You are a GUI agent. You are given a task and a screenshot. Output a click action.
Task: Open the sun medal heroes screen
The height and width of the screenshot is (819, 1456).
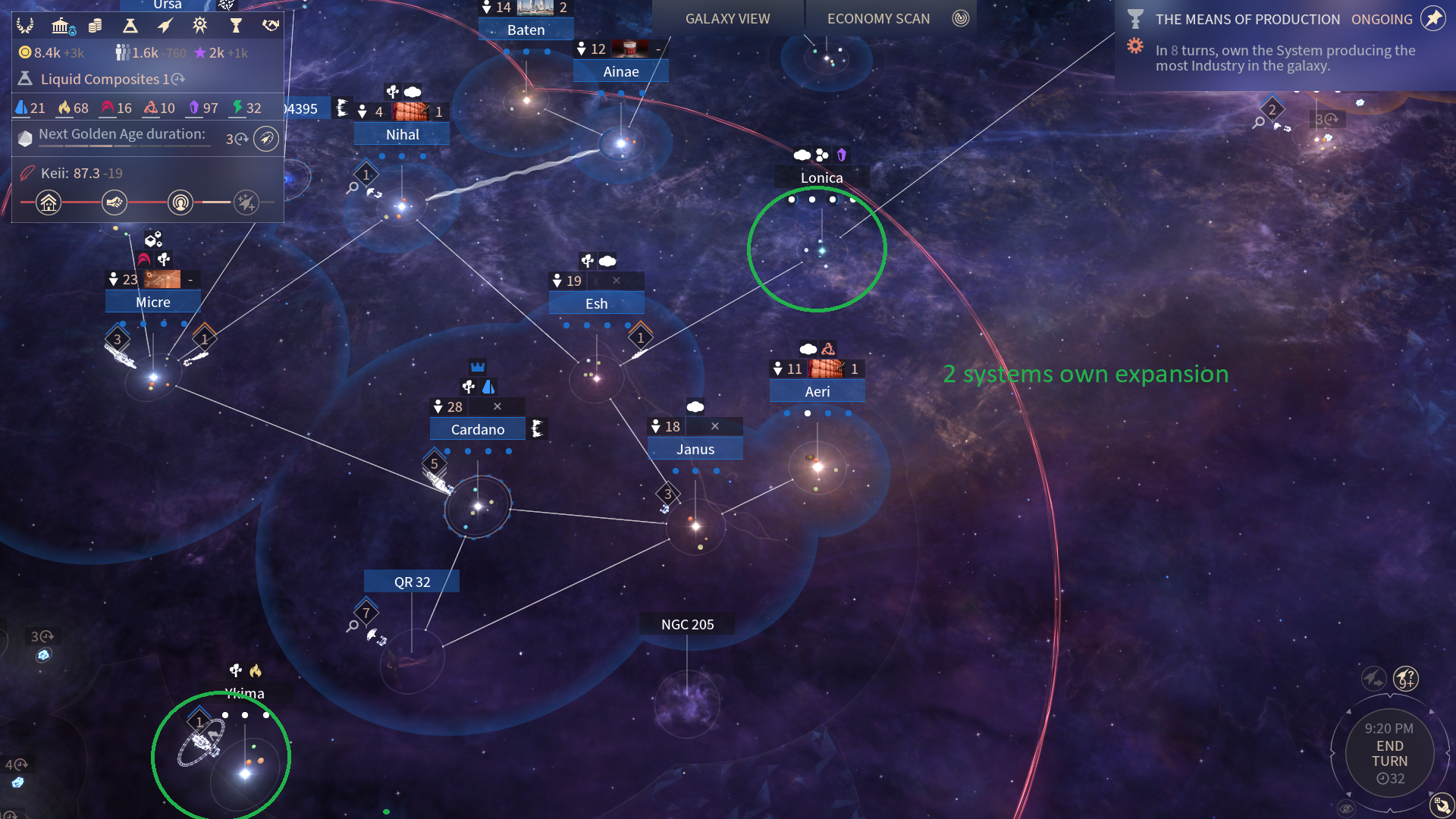(x=200, y=26)
